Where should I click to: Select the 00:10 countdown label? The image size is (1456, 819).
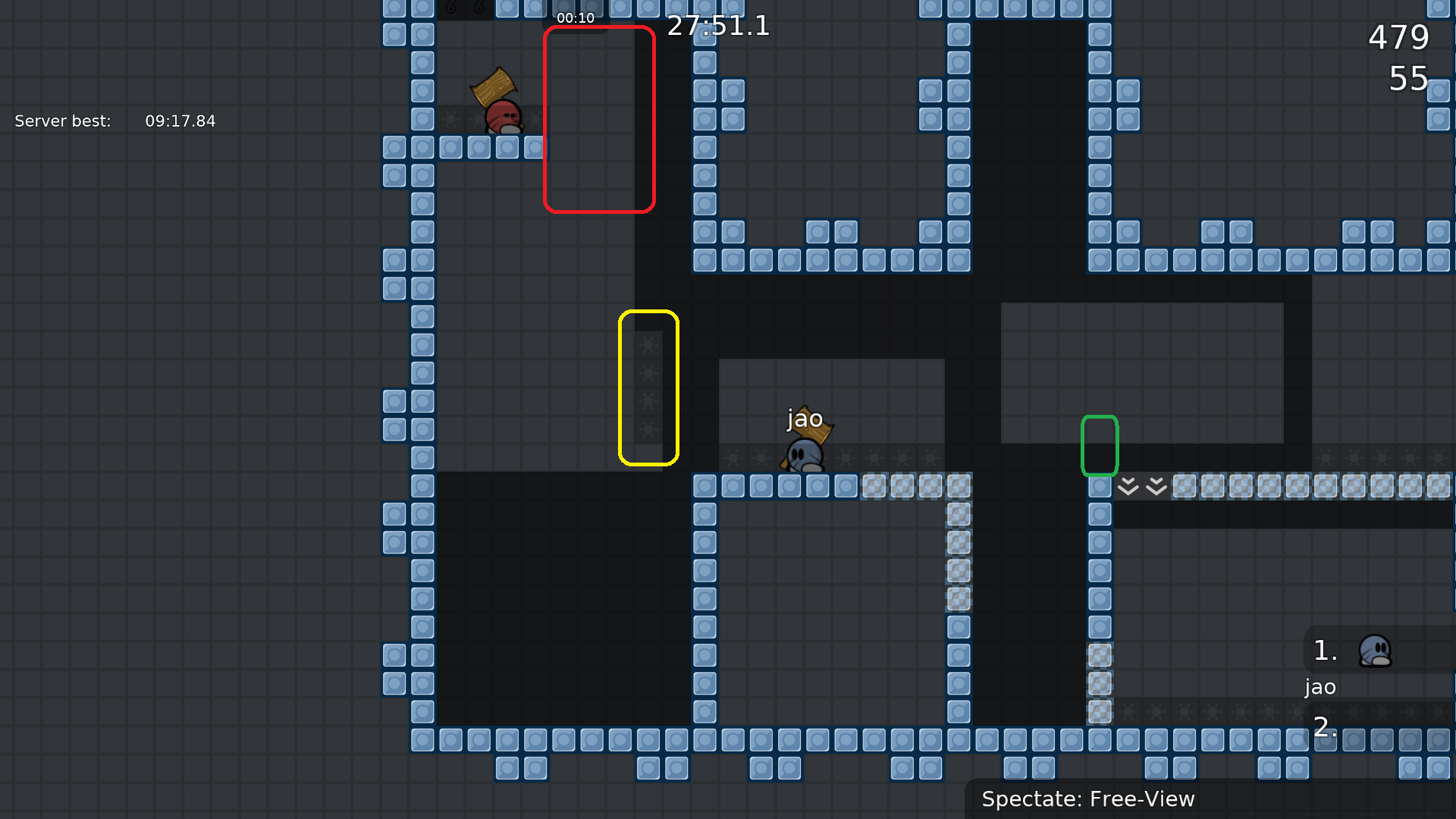(576, 17)
